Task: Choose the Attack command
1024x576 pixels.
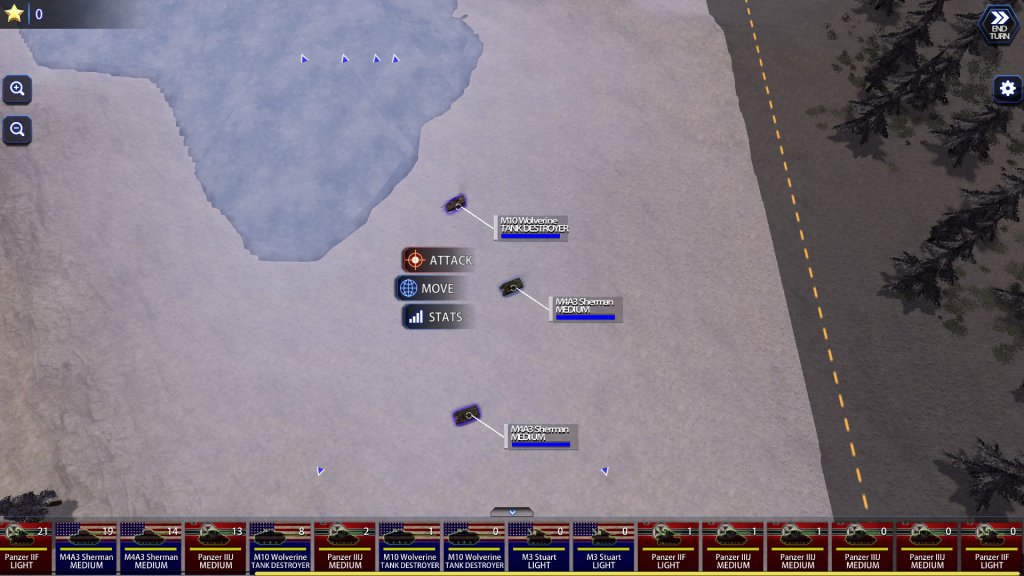Action: pyautogui.click(x=438, y=260)
